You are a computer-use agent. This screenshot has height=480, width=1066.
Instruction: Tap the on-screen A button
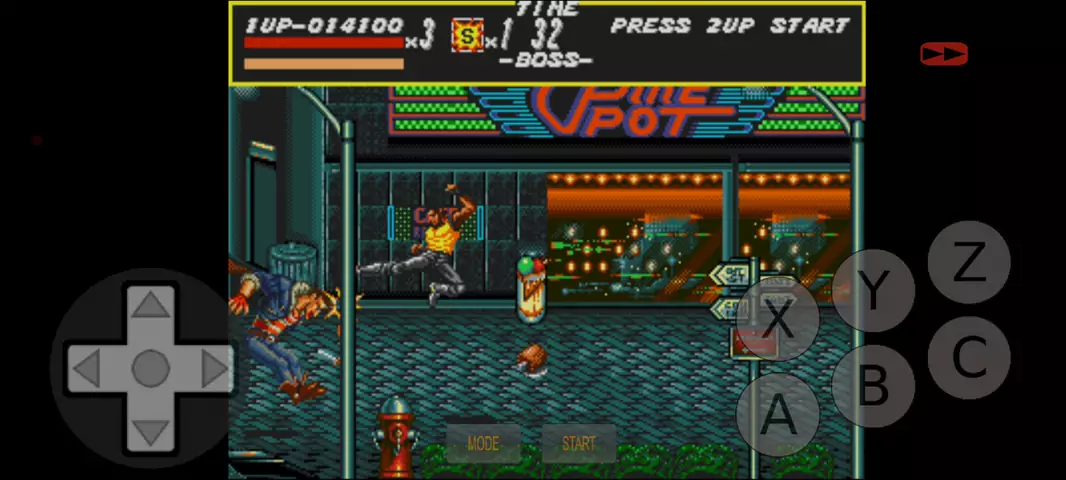(778, 414)
